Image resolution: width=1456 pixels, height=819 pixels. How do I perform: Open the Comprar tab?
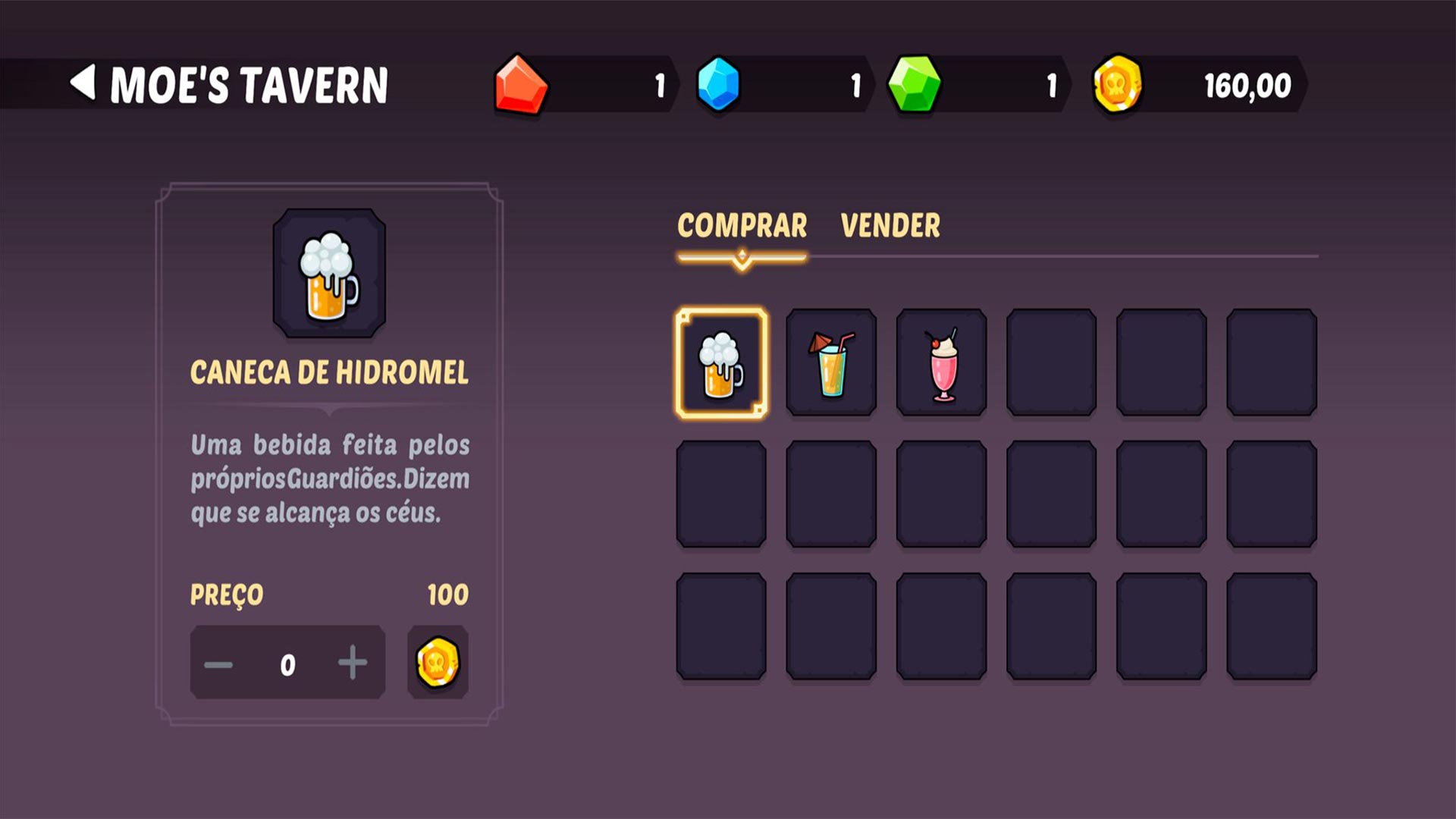click(x=742, y=226)
